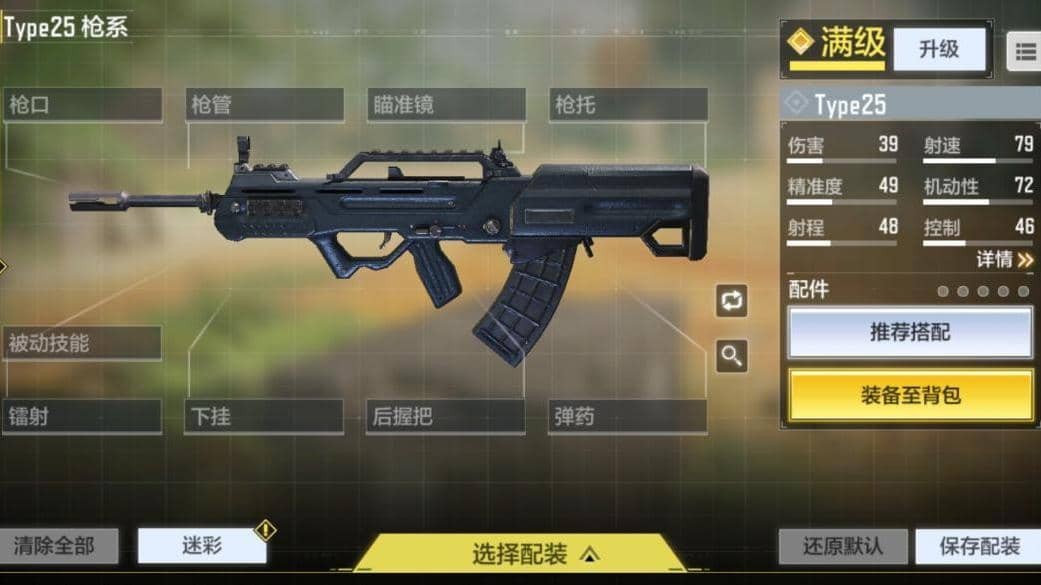Open the 枪口 muzzle attachment slot
Viewport: 1041px width, 585px height.
(x=82, y=105)
